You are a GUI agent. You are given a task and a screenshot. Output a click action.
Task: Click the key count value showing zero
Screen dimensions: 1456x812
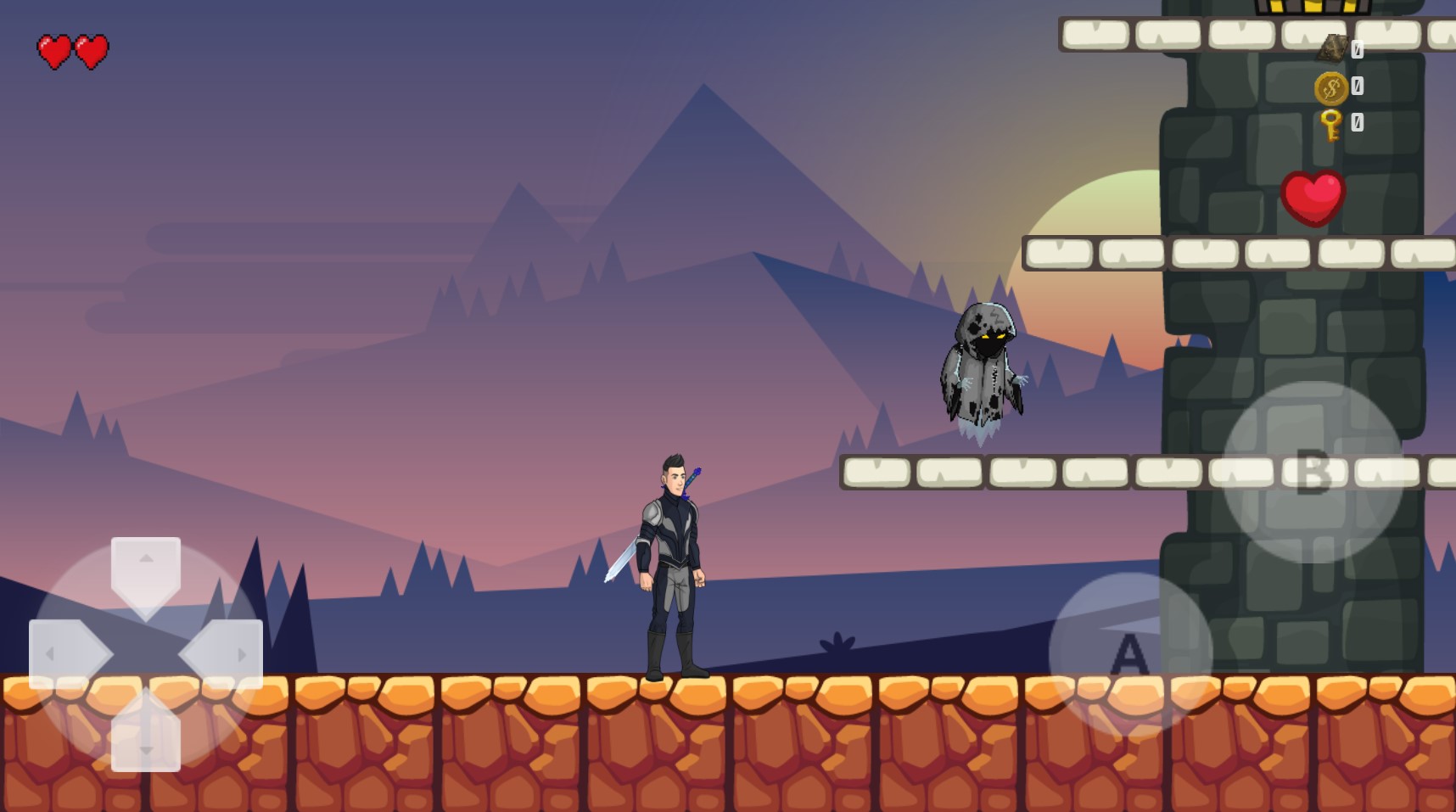pyautogui.click(x=1358, y=122)
